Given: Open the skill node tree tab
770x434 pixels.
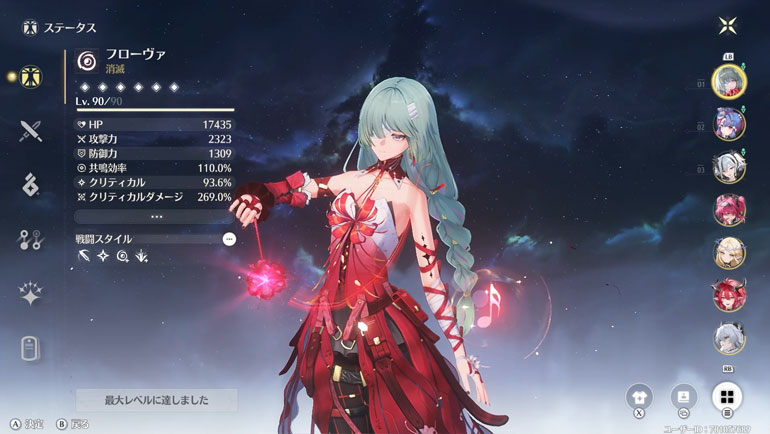Looking at the screenshot, I should tap(30, 238).
